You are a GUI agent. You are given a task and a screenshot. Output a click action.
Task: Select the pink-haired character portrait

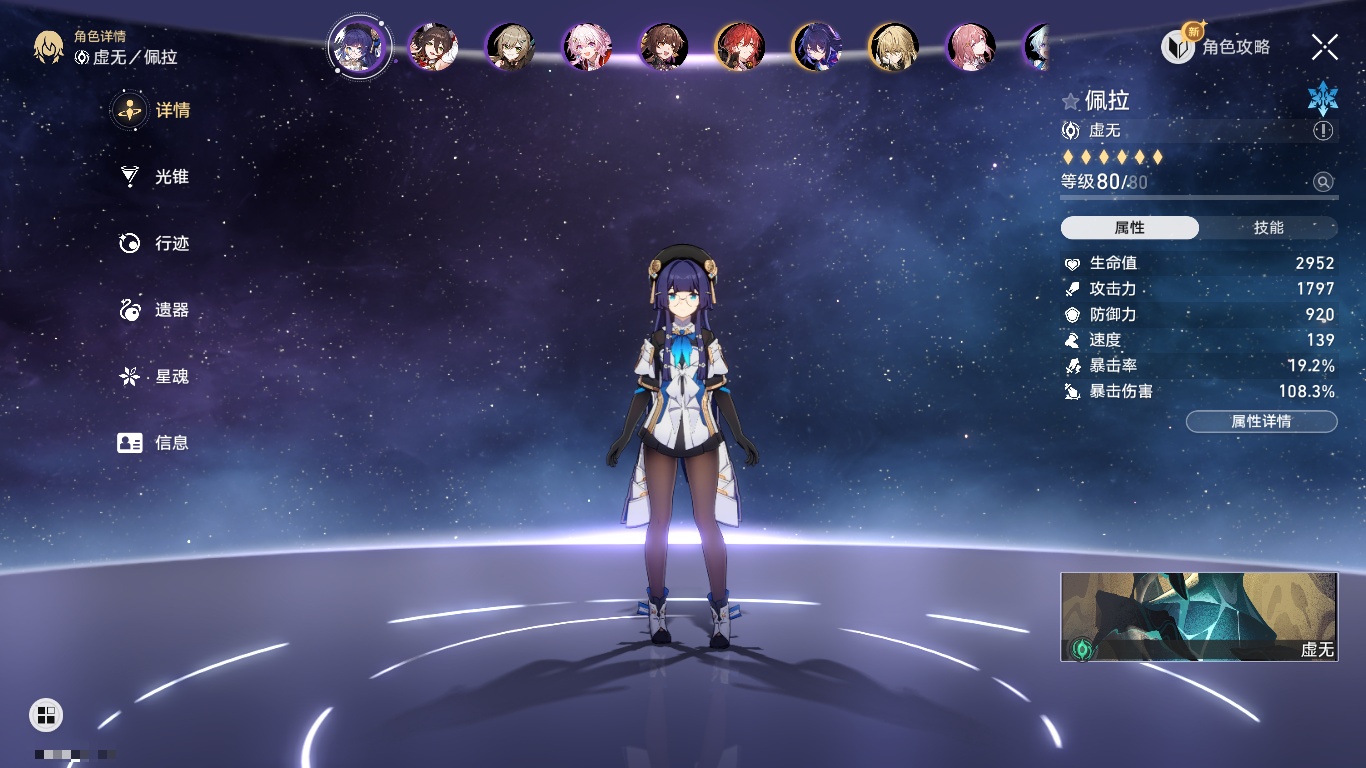pyautogui.click(x=587, y=47)
